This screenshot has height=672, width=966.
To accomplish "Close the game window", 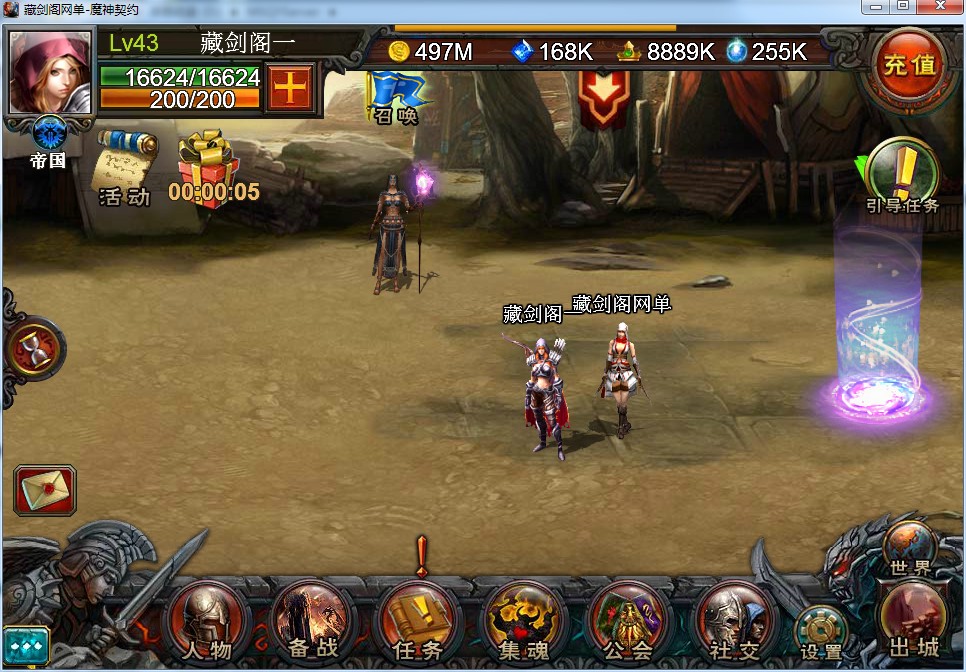I will pos(941,7).
